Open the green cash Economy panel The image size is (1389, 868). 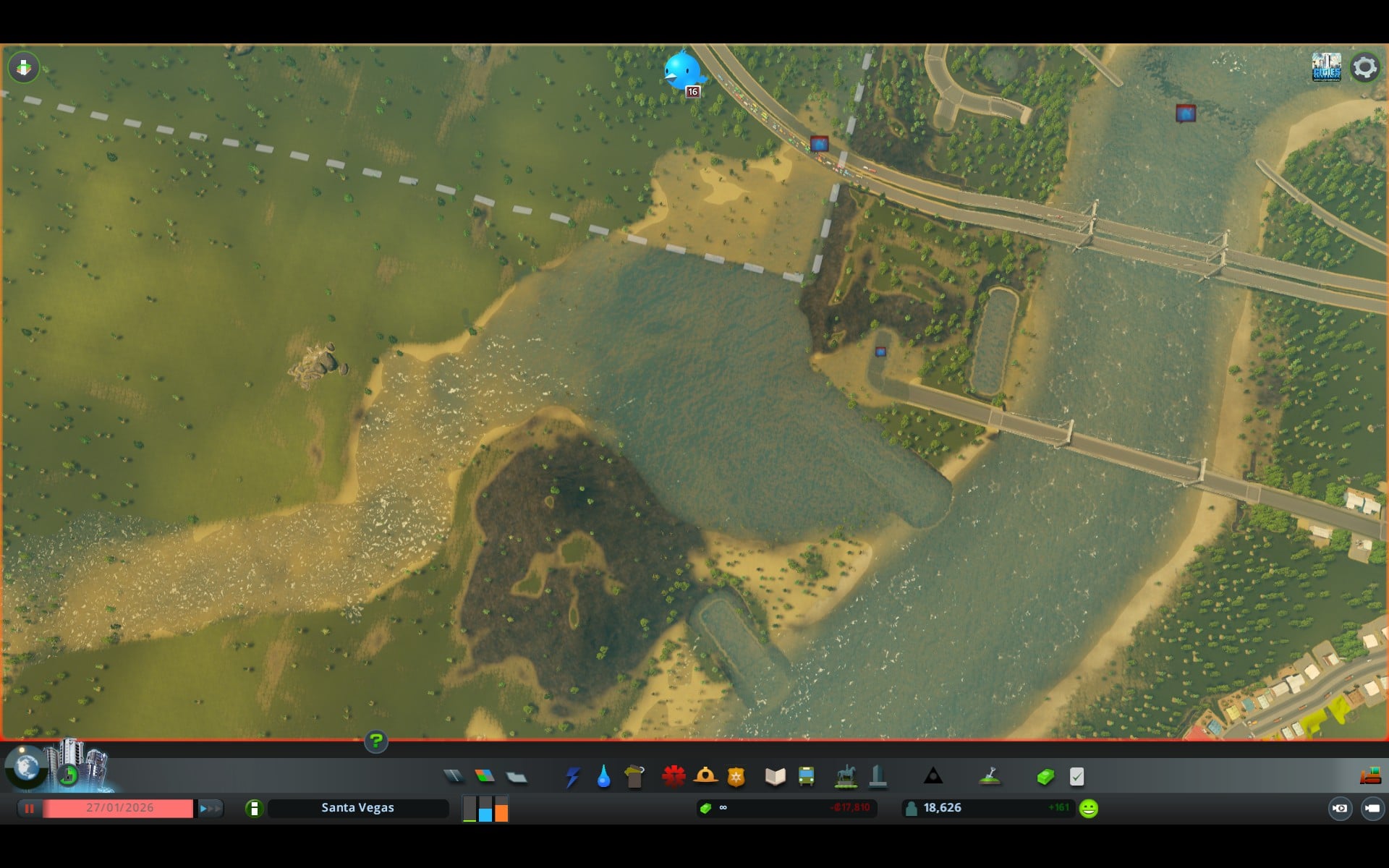click(1045, 777)
